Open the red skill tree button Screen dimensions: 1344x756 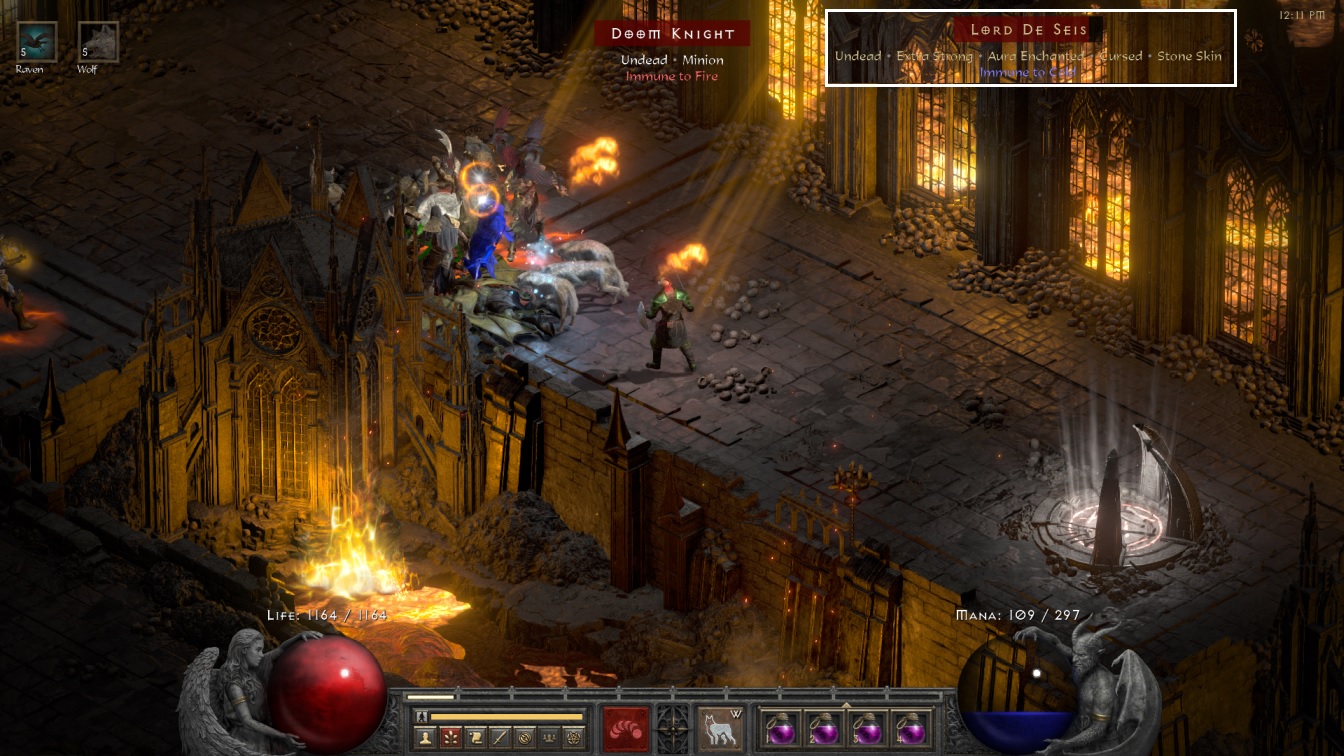[449, 738]
